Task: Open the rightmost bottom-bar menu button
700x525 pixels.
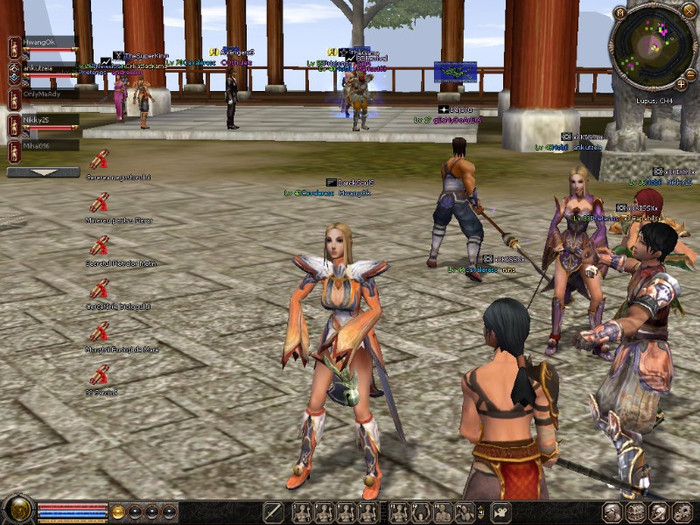Action: click(x=683, y=512)
